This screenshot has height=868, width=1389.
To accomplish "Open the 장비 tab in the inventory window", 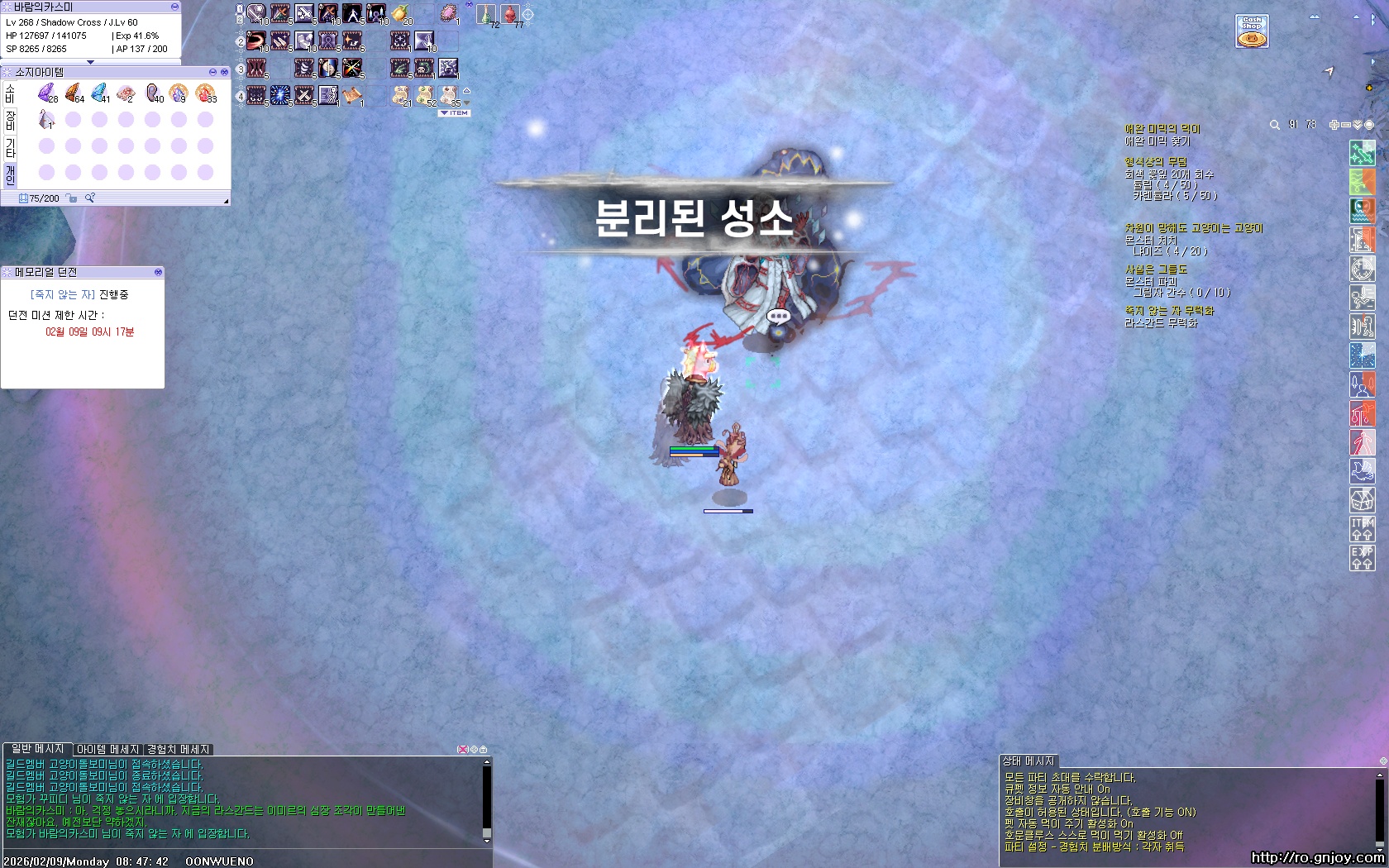I will click(x=10, y=121).
